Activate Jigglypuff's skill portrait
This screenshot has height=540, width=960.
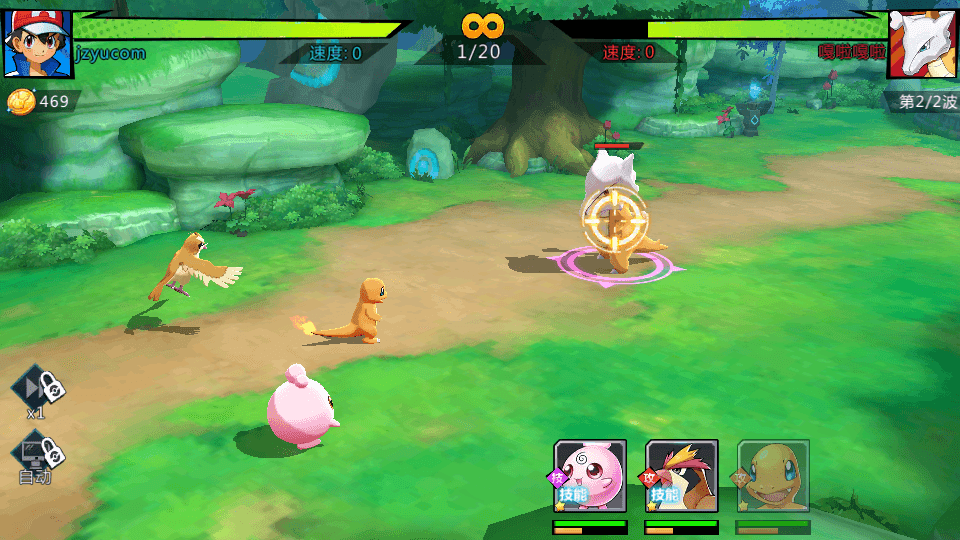point(590,476)
